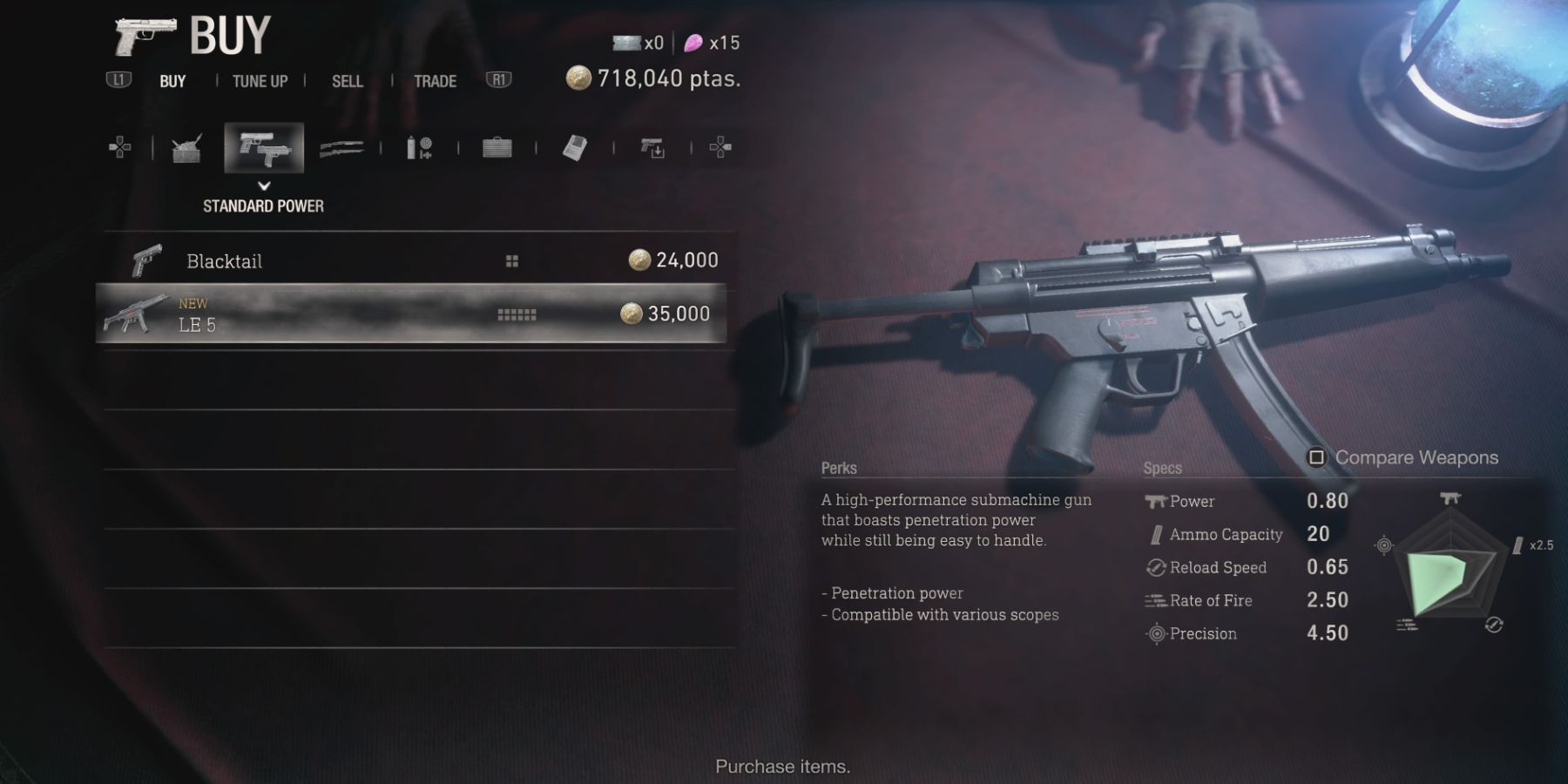Select the Blacktail listing for 24,000
The height and width of the screenshot is (784, 1568).
(418, 260)
